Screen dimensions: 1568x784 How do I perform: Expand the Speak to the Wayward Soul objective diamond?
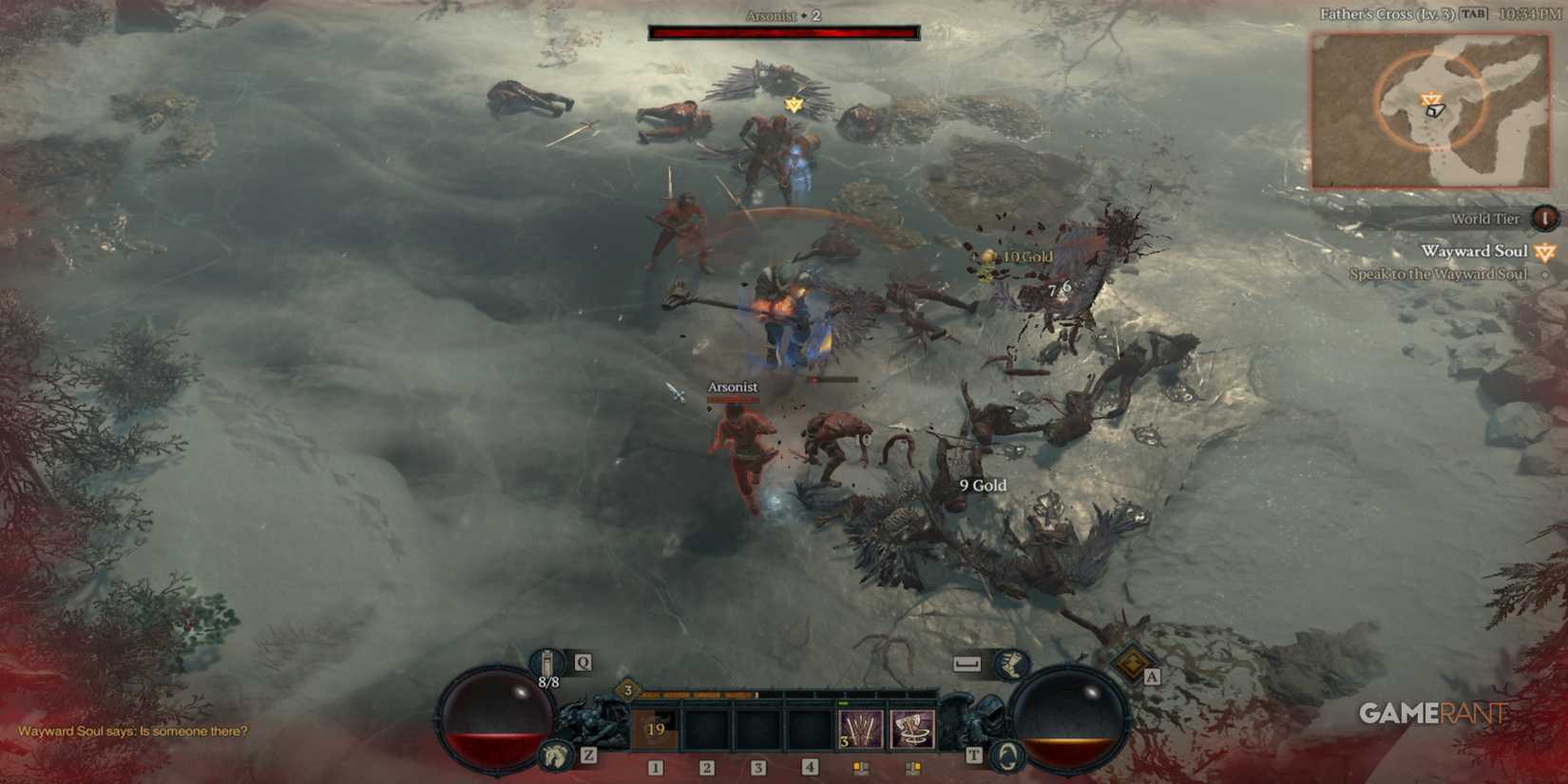coord(1545,274)
